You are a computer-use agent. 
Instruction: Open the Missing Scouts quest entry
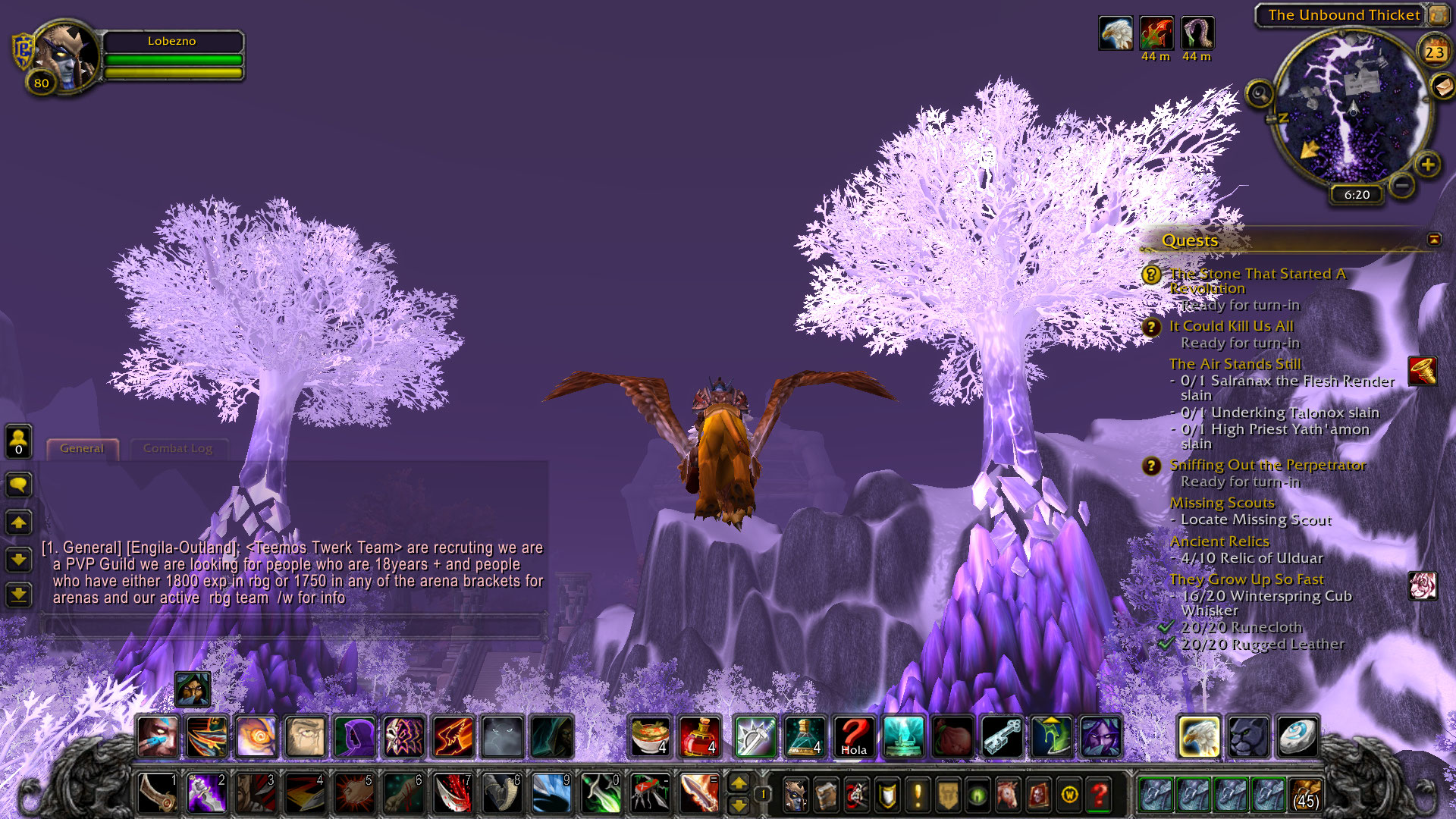tap(1222, 503)
